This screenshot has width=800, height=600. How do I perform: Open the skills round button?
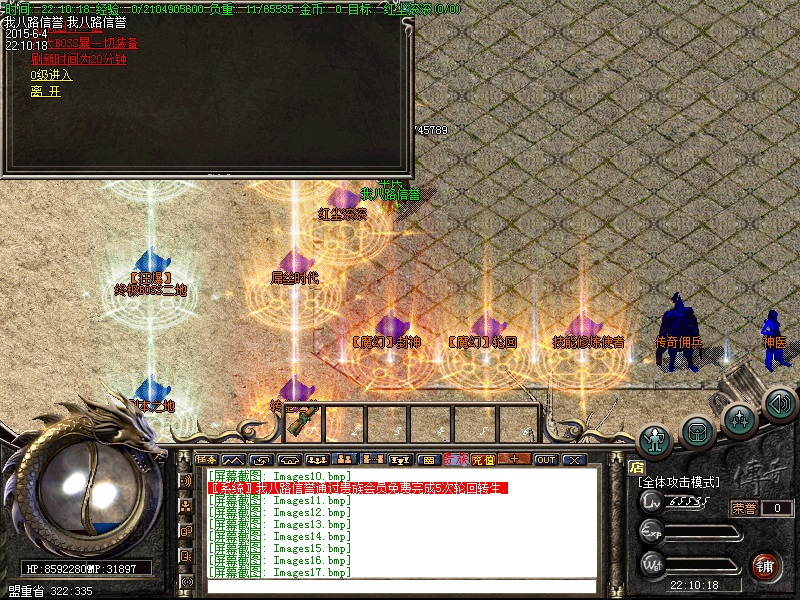739,419
